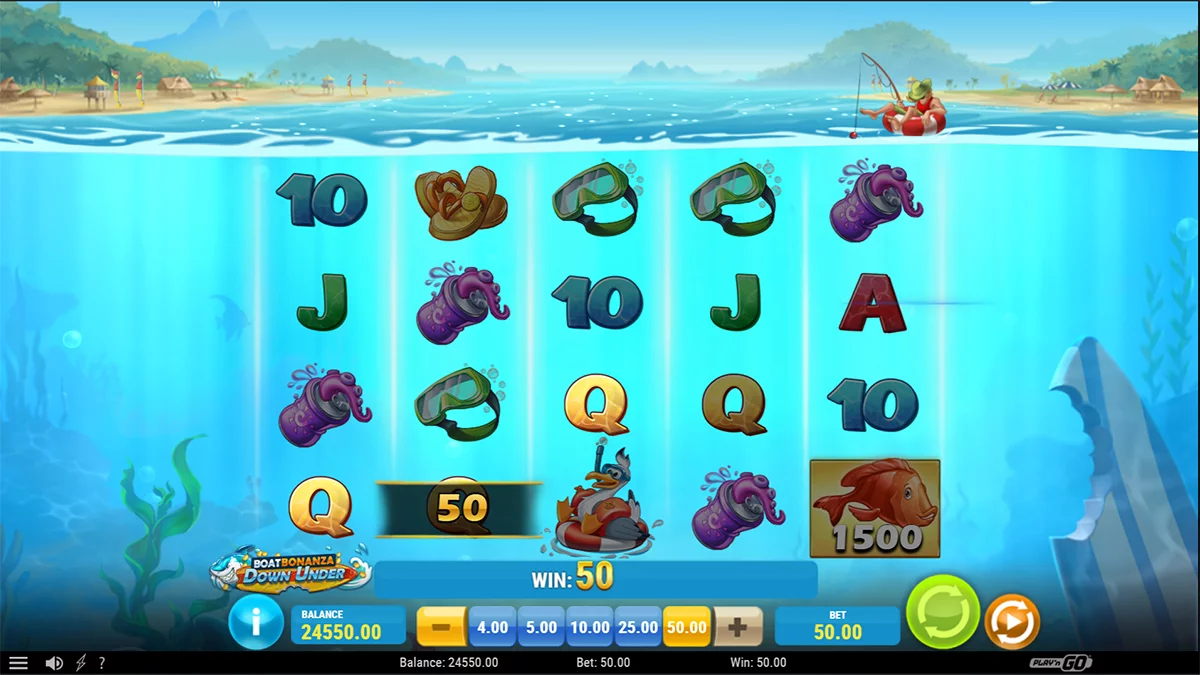Spin the reels with the green button
This screenshot has height=675, width=1200.
(942, 612)
